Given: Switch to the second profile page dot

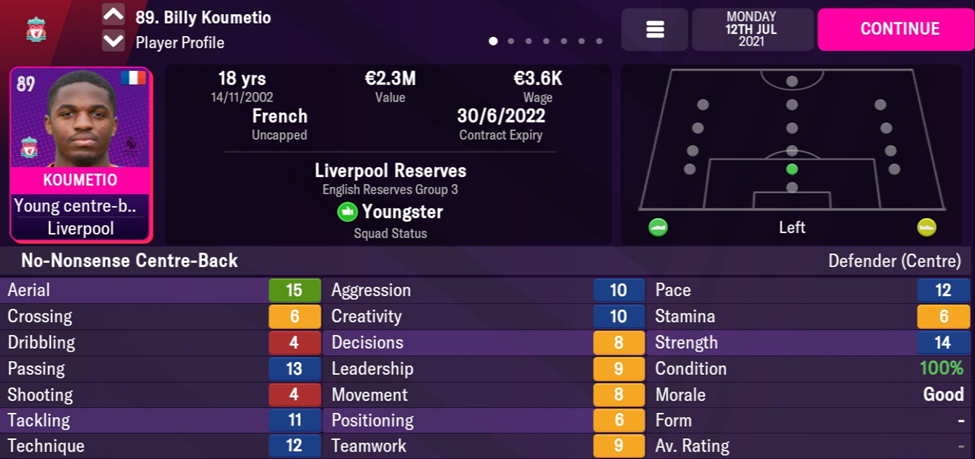Looking at the screenshot, I should (512, 42).
